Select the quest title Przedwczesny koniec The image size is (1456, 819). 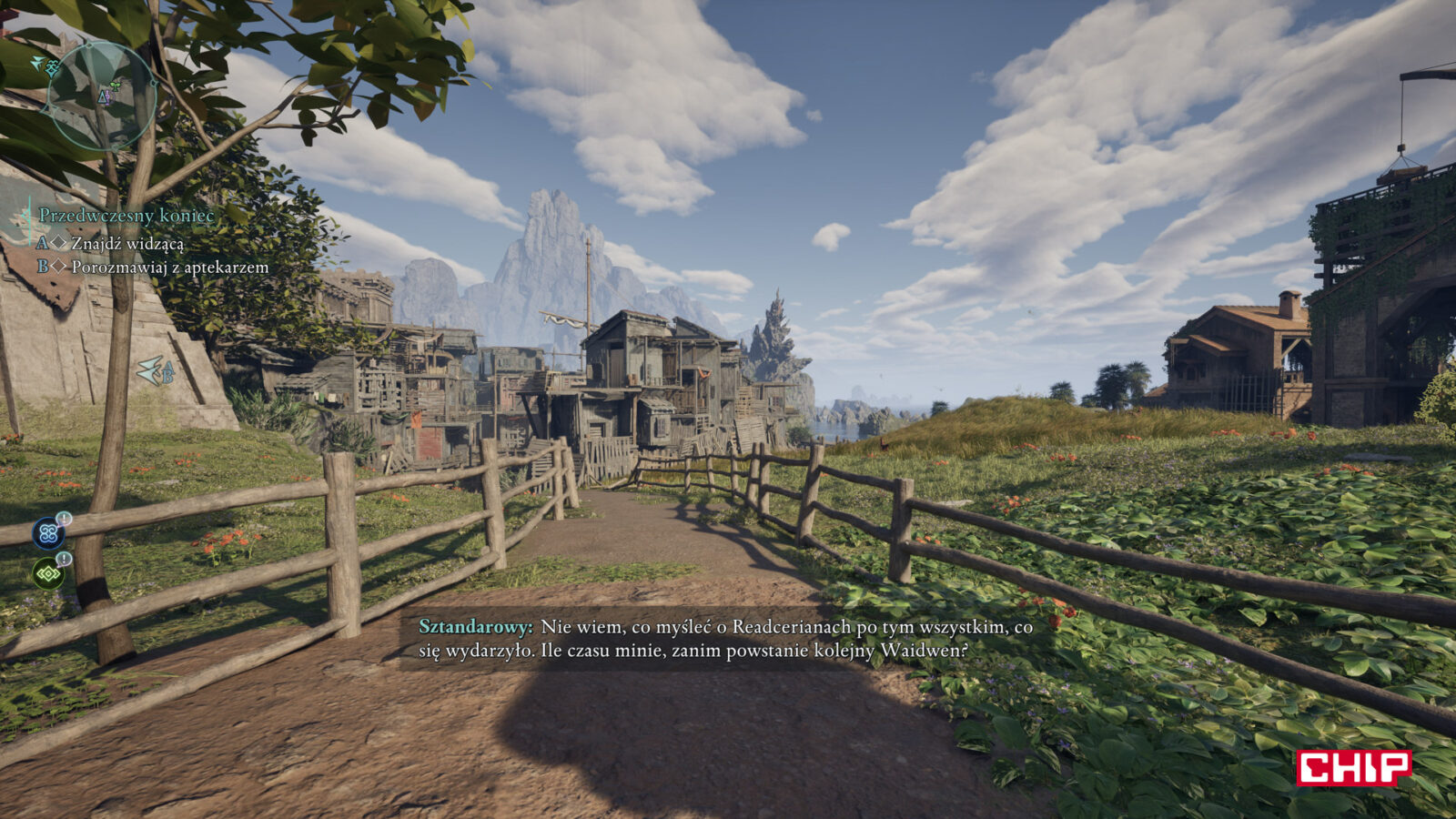(126, 216)
